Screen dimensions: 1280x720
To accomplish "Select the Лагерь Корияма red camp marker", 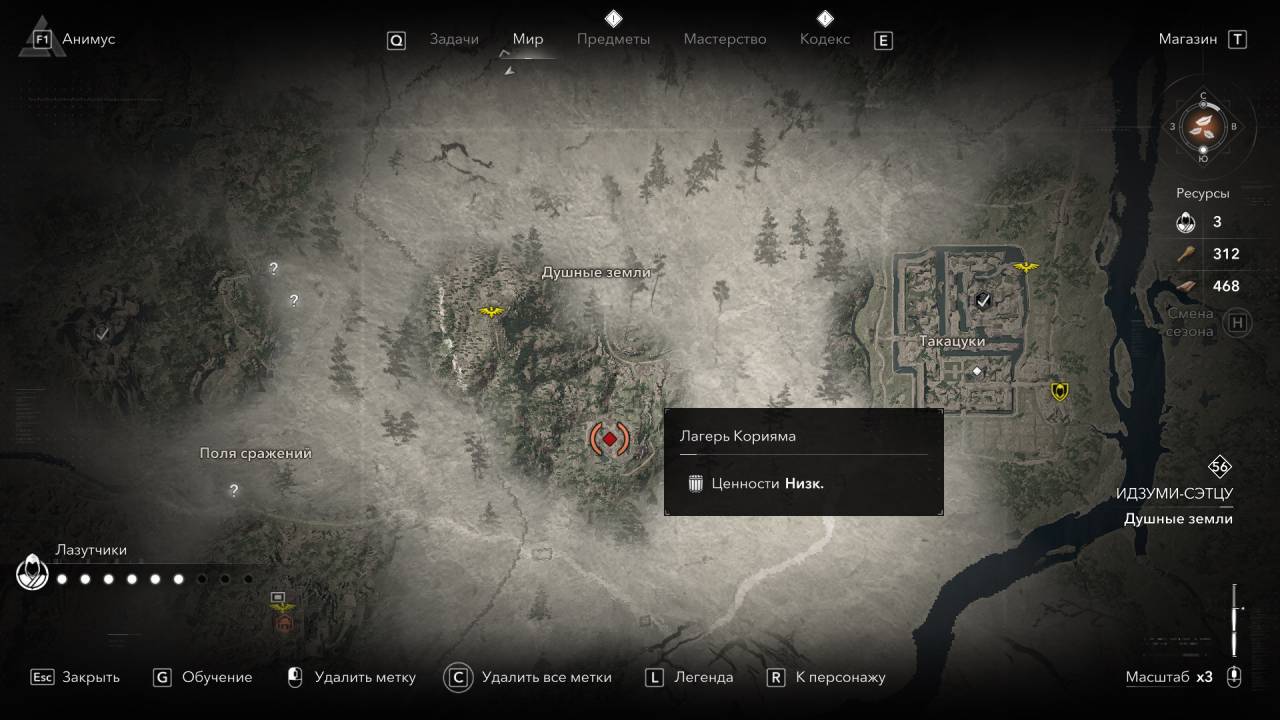I will pos(610,438).
